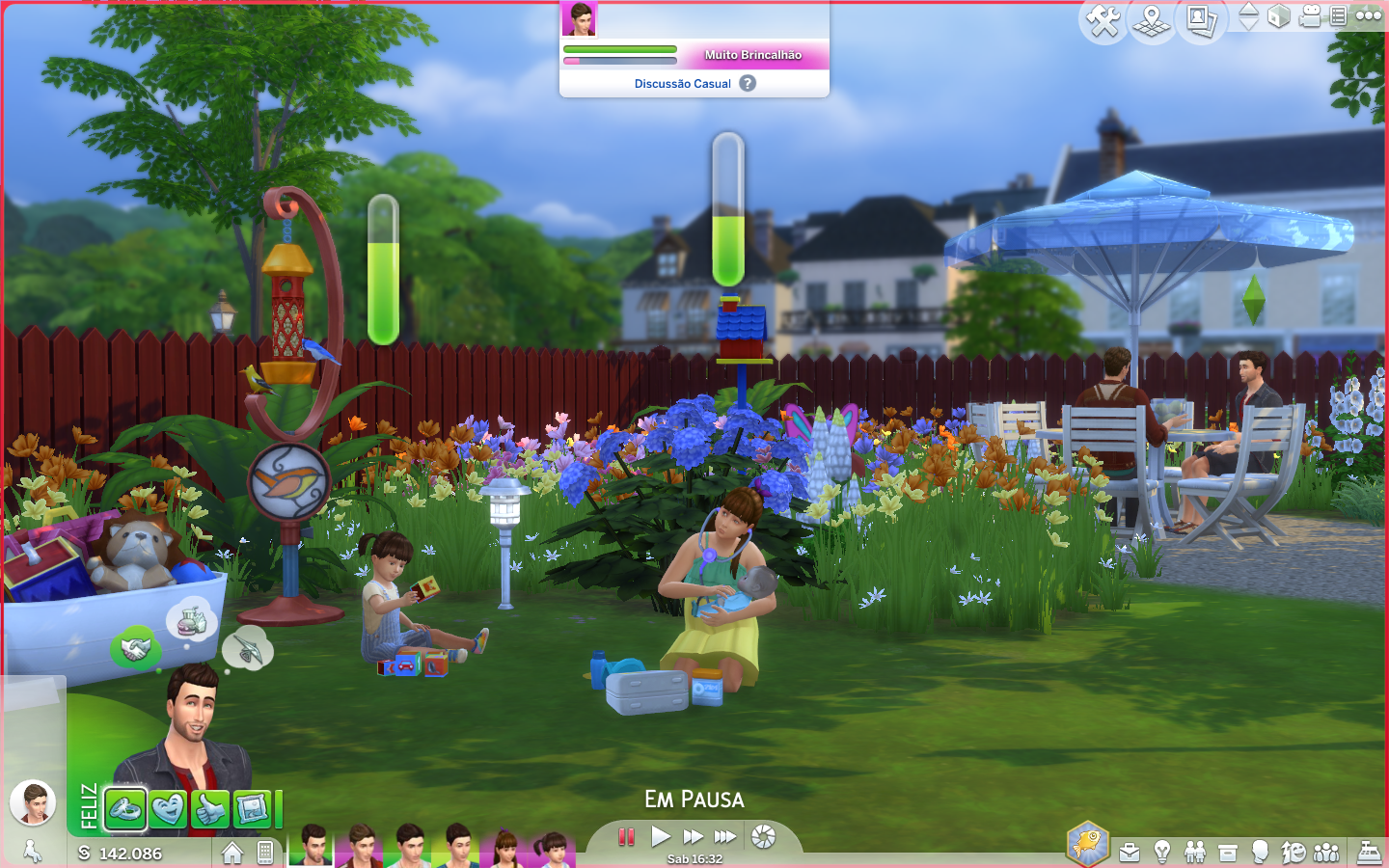
Task: Open the three-dots main menu
Action: coord(1369,15)
